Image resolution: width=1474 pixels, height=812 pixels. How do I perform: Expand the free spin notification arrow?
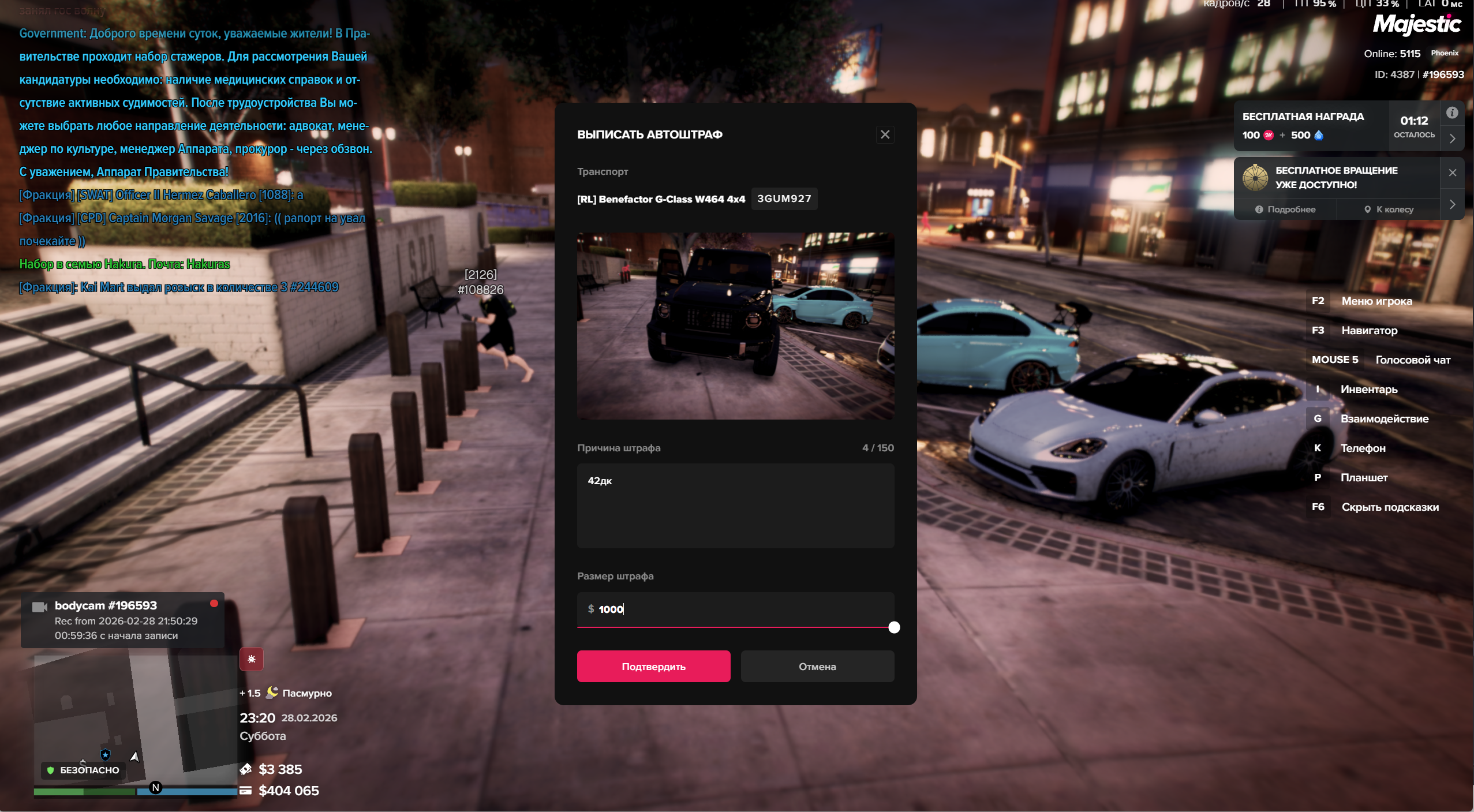point(1452,204)
